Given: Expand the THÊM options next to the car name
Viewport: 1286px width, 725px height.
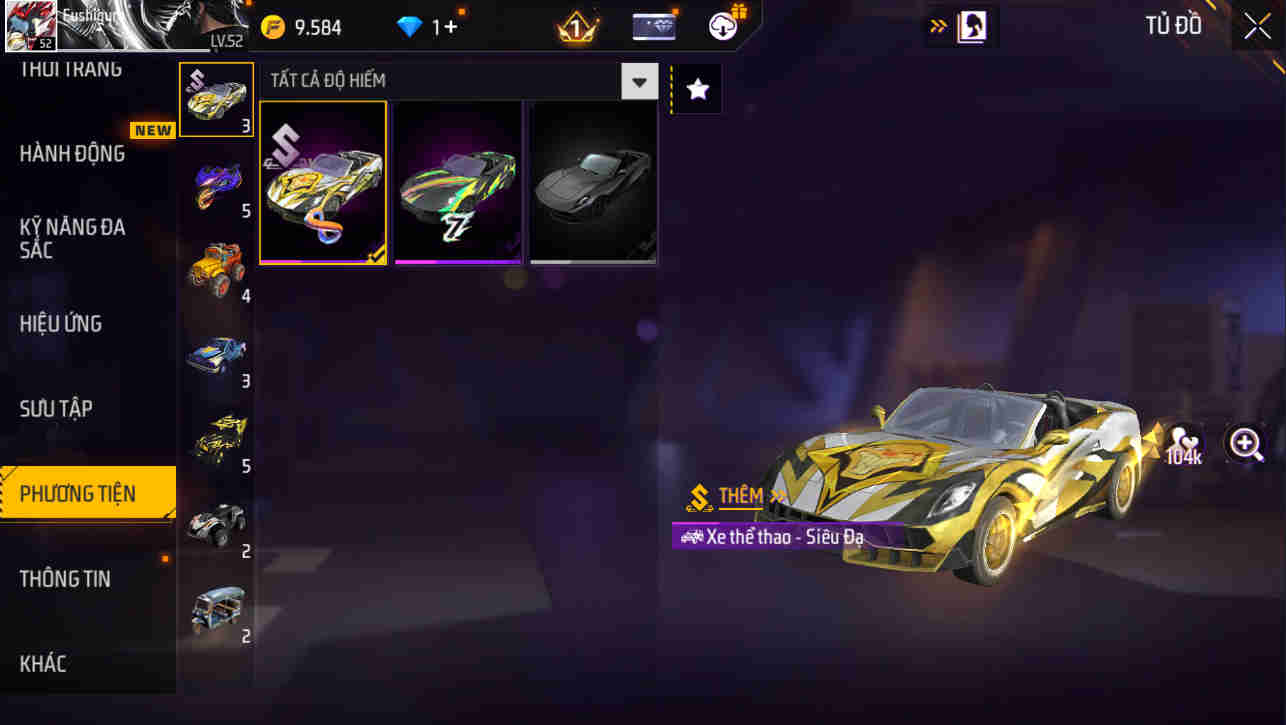Looking at the screenshot, I should pyautogui.click(x=745, y=496).
